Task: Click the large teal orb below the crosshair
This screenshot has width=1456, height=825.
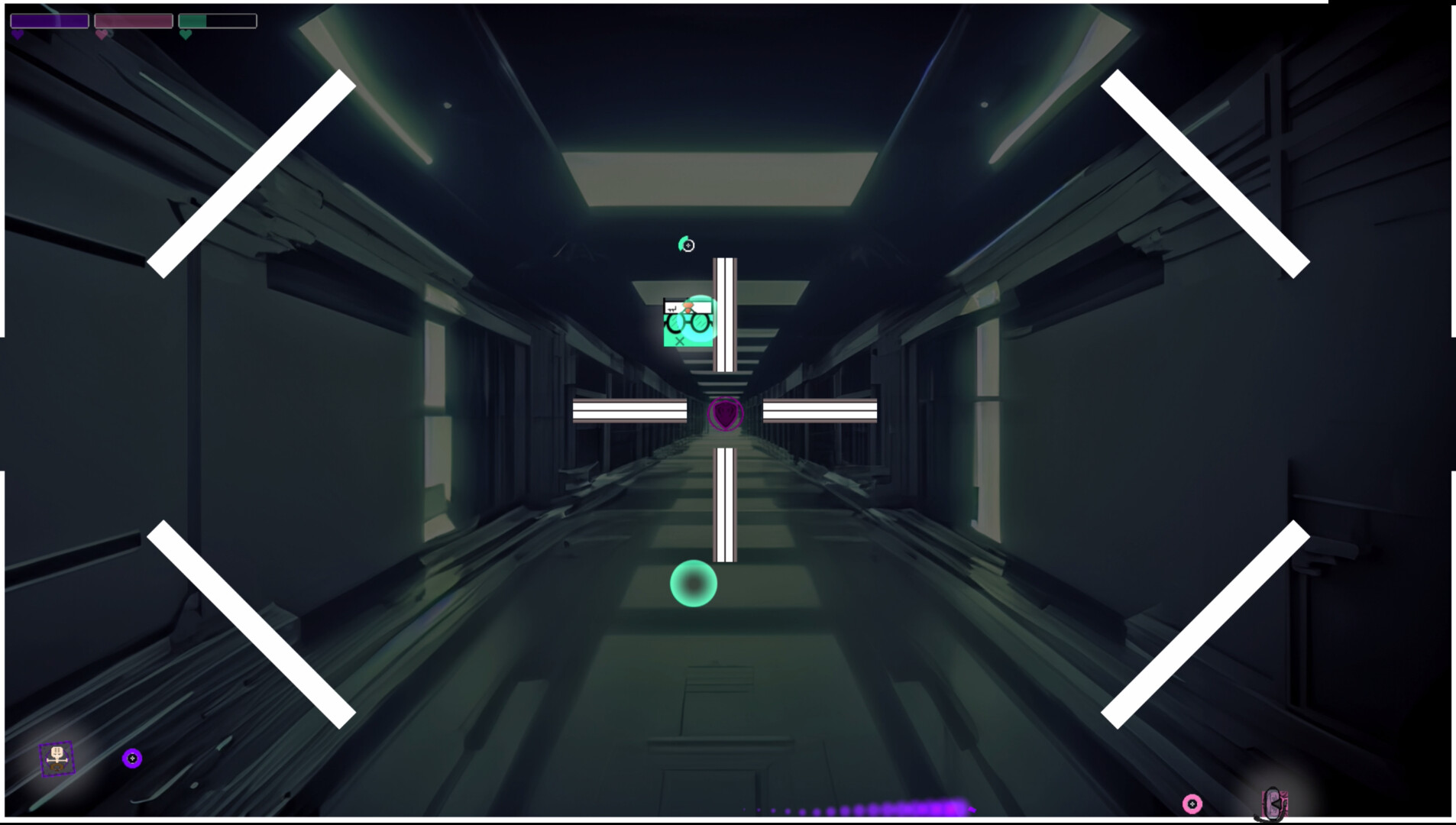Action: tap(694, 584)
